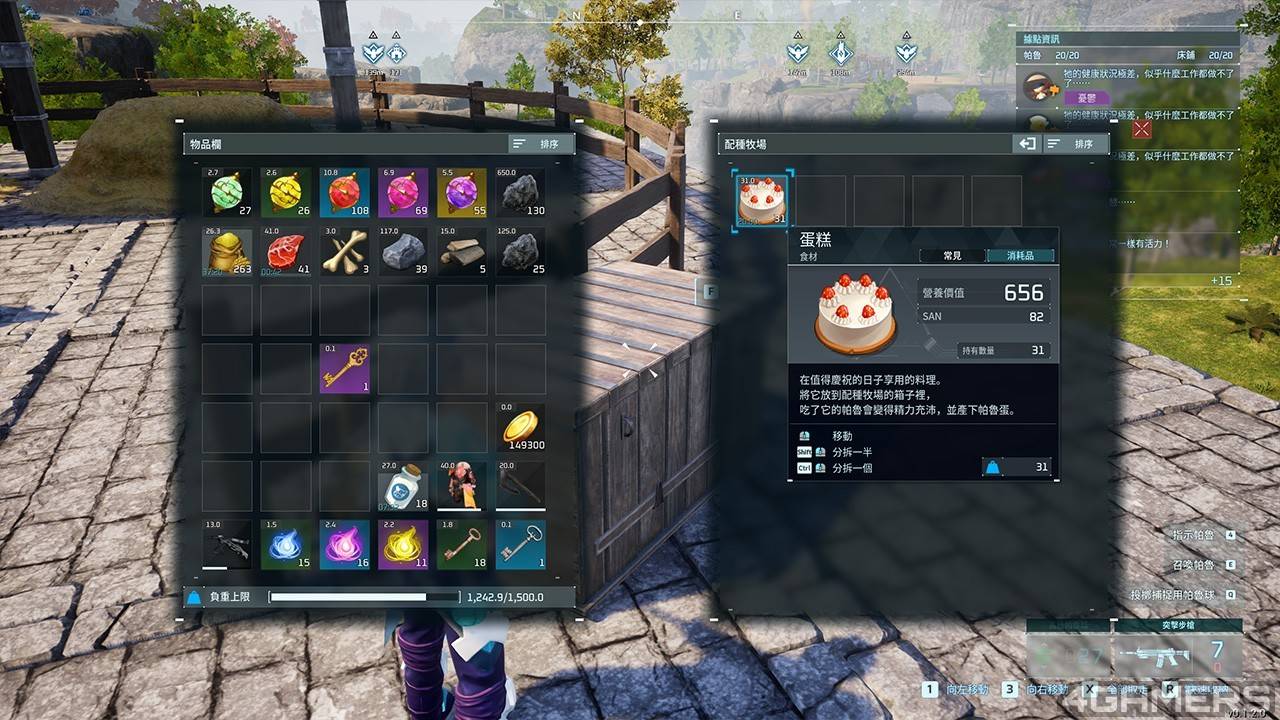
Task: Select the purple Pal Sphere stack of 55
Action: pyautogui.click(x=462, y=193)
